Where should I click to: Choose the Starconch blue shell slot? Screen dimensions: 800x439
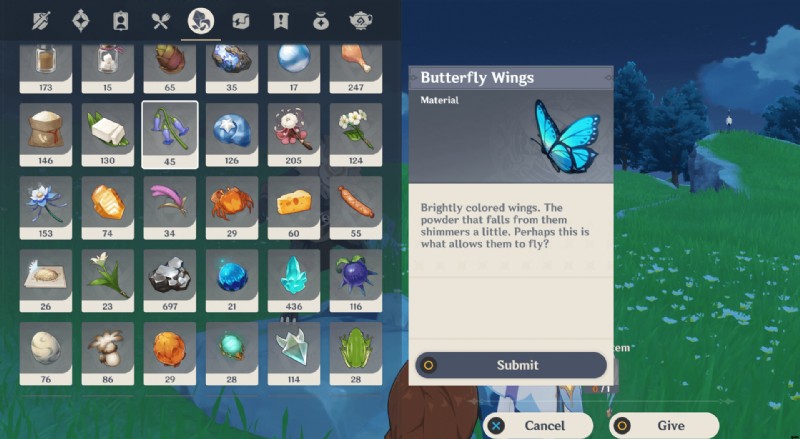pos(232,129)
